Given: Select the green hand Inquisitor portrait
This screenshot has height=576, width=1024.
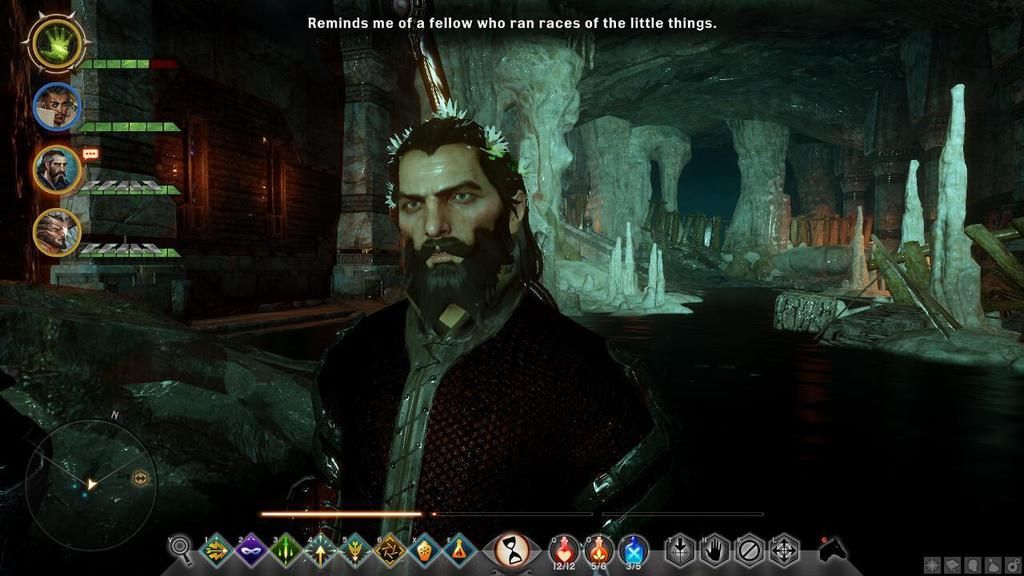Looking at the screenshot, I should pyautogui.click(x=58, y=42).
